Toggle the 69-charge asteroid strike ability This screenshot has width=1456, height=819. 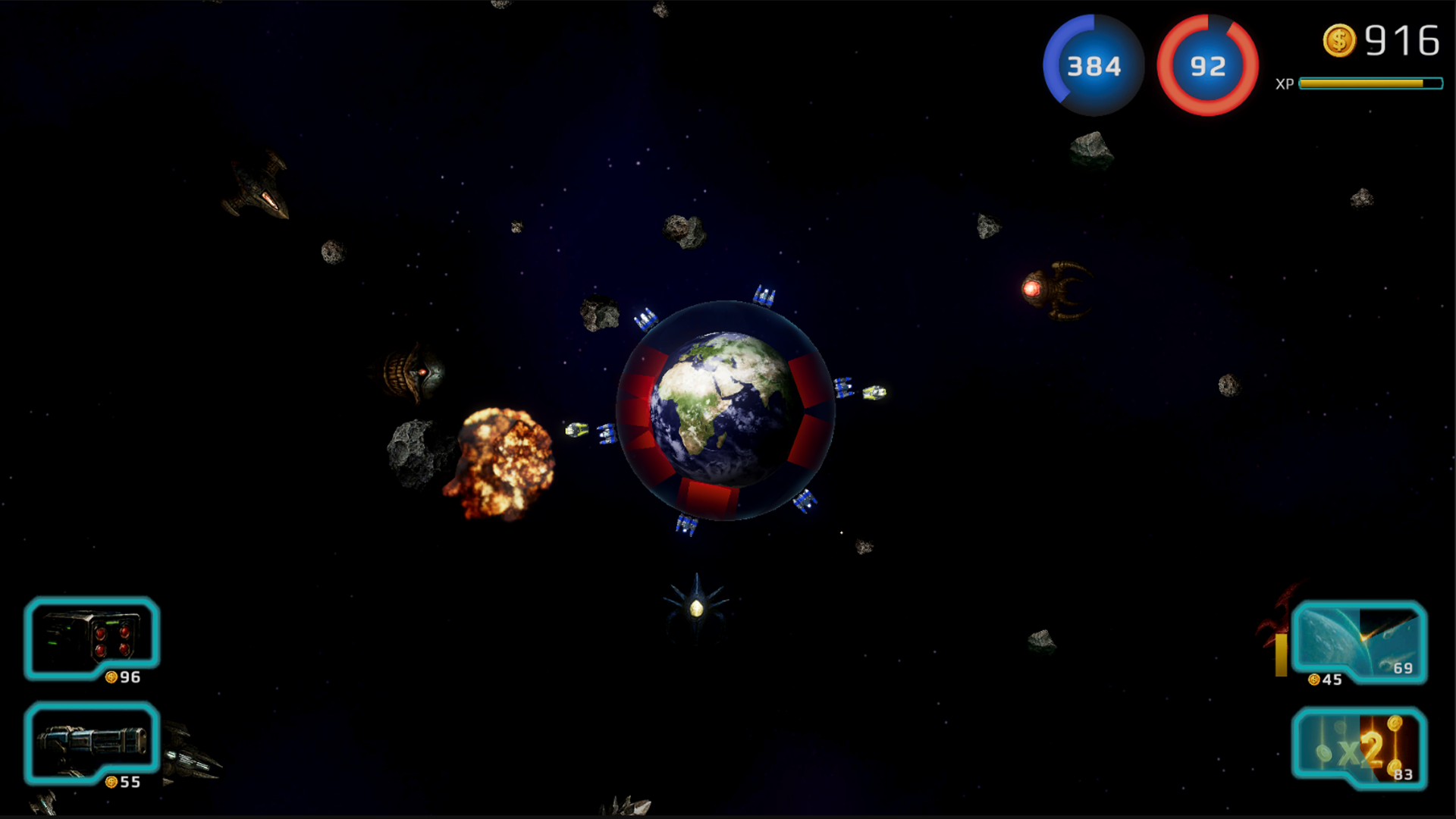pyautogui.click(x=1402, y=670)
